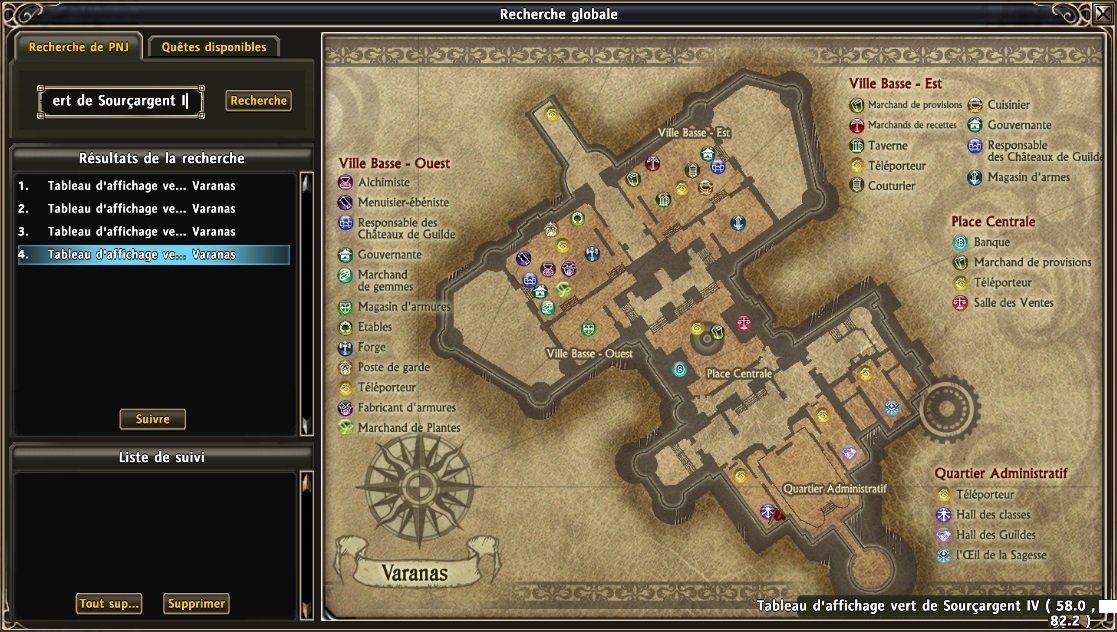Select the Recherche de PNJ tab

(76, 47)
